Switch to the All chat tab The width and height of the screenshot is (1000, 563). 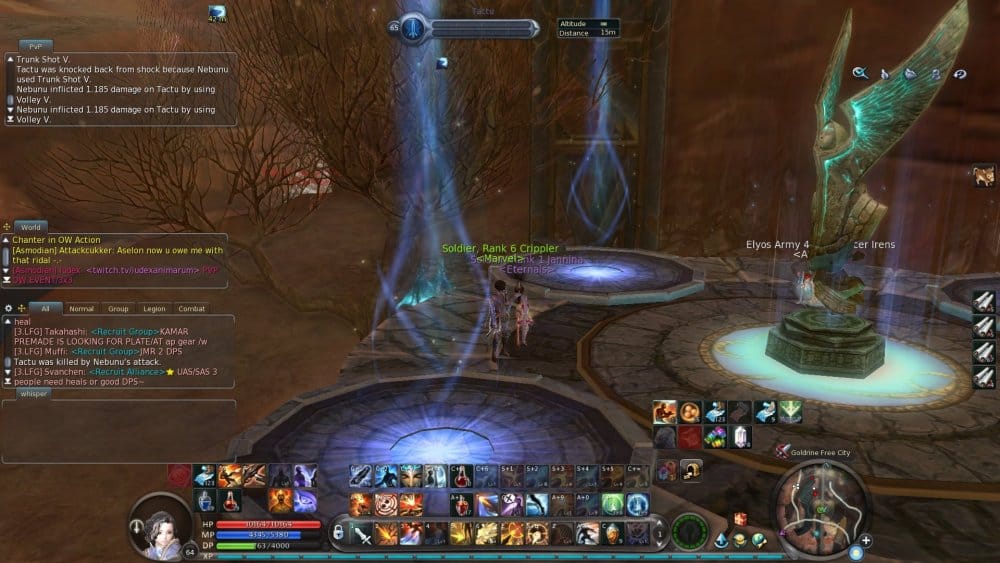tap(45, 309)
